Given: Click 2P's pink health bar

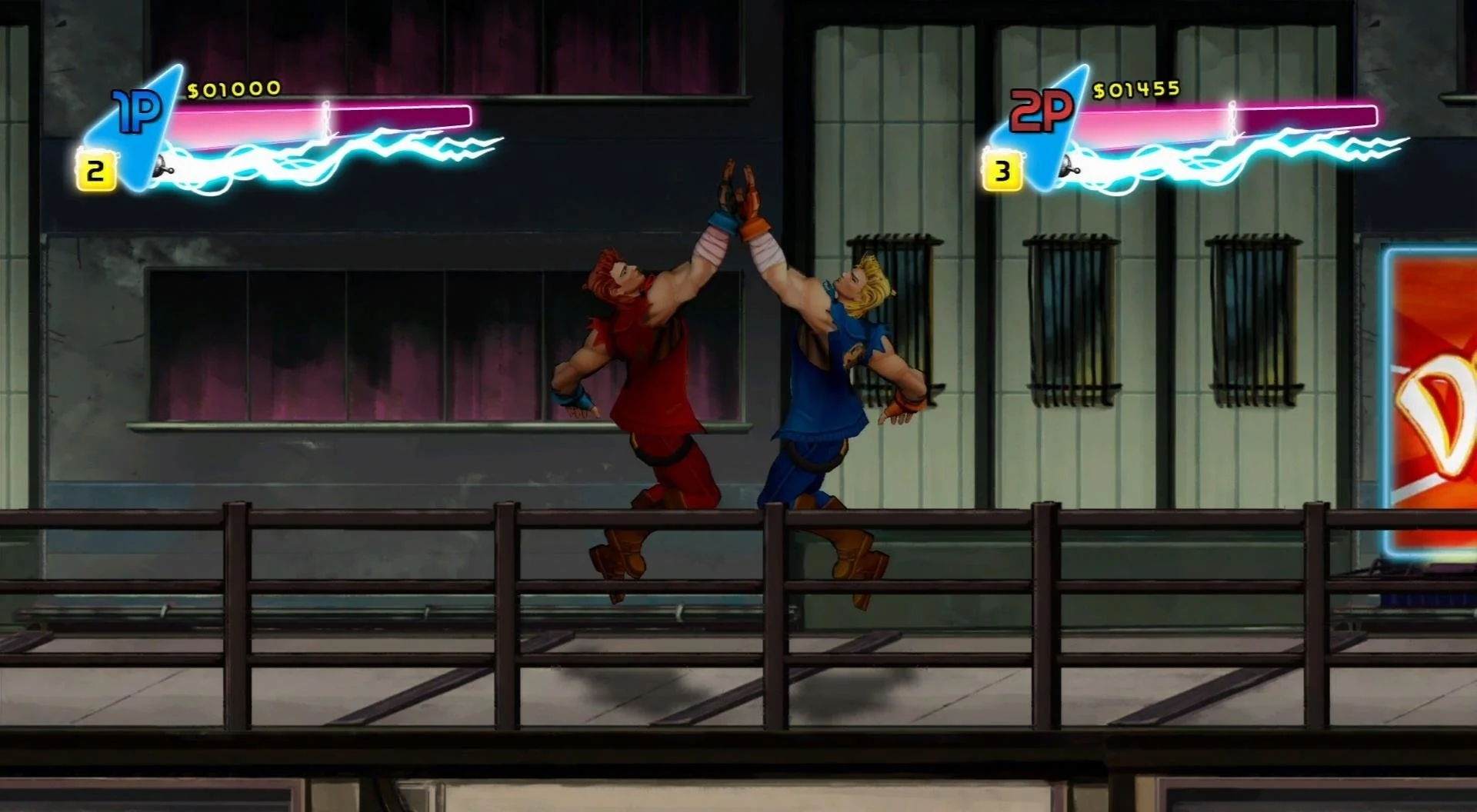Looking at the screenshot, I should [1154, 115].
